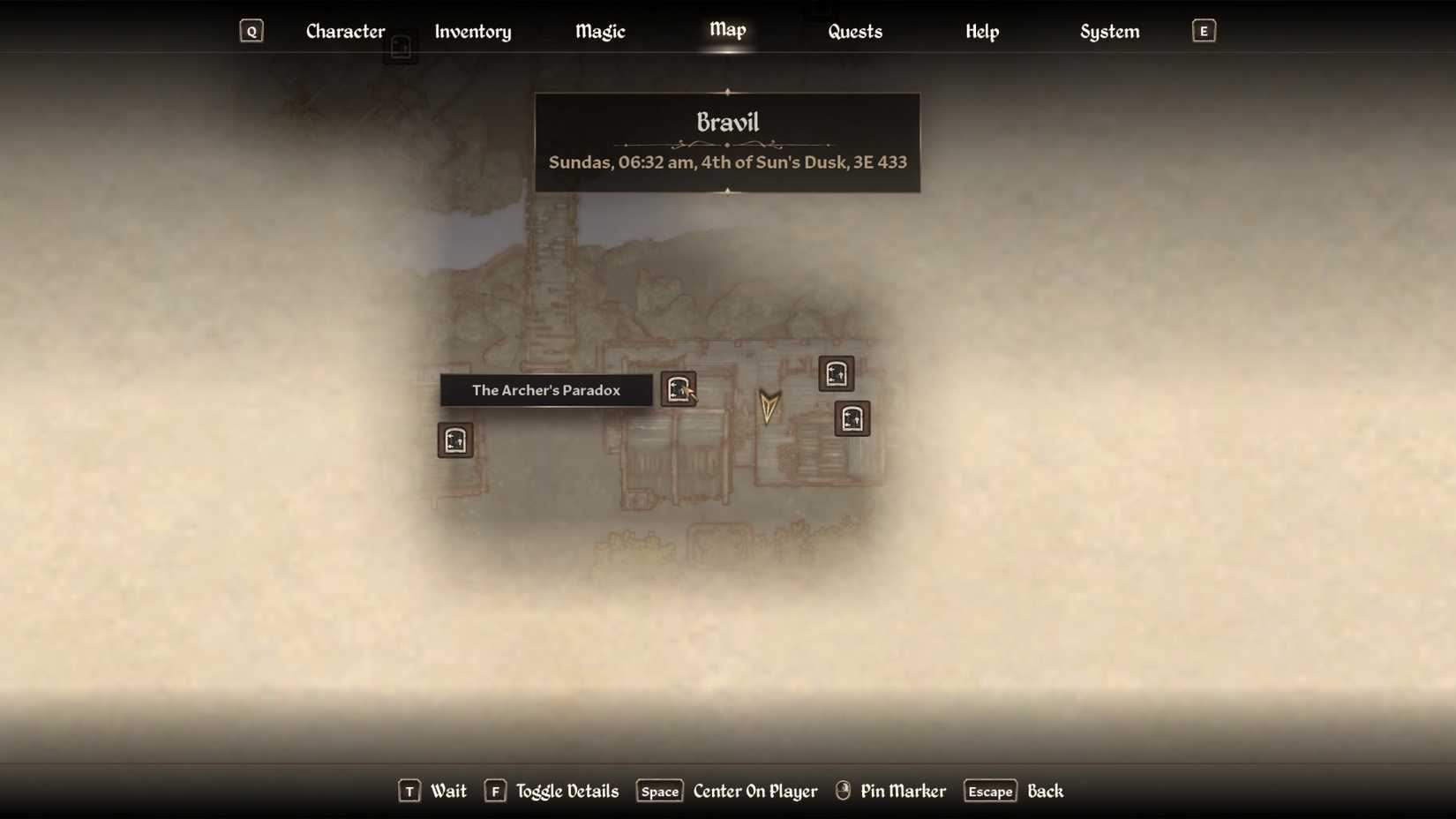Click the T key icon next to Wait

click(x=409, y=792)
